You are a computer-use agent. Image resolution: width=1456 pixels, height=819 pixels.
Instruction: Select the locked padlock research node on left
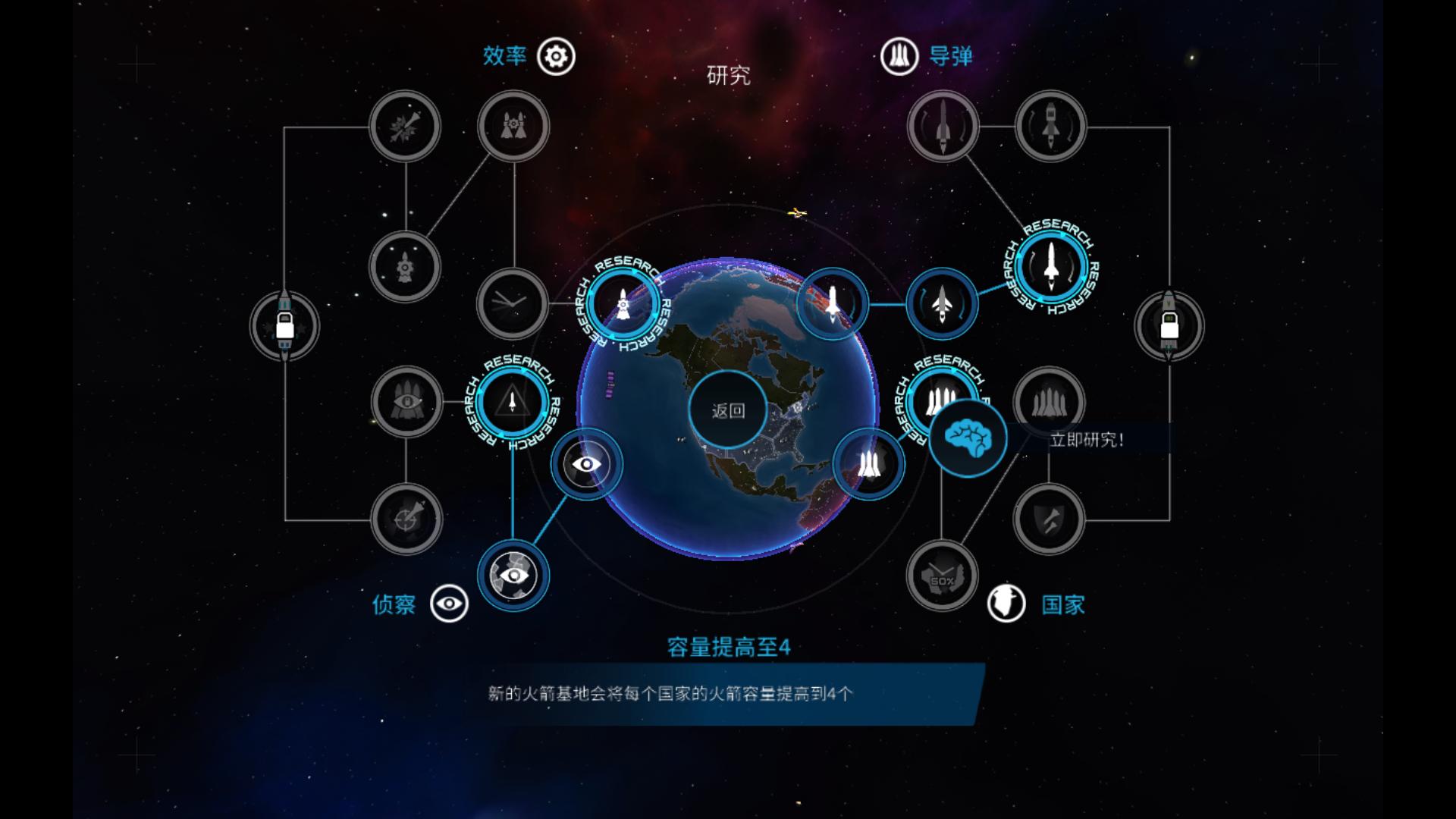pos(284,325)
